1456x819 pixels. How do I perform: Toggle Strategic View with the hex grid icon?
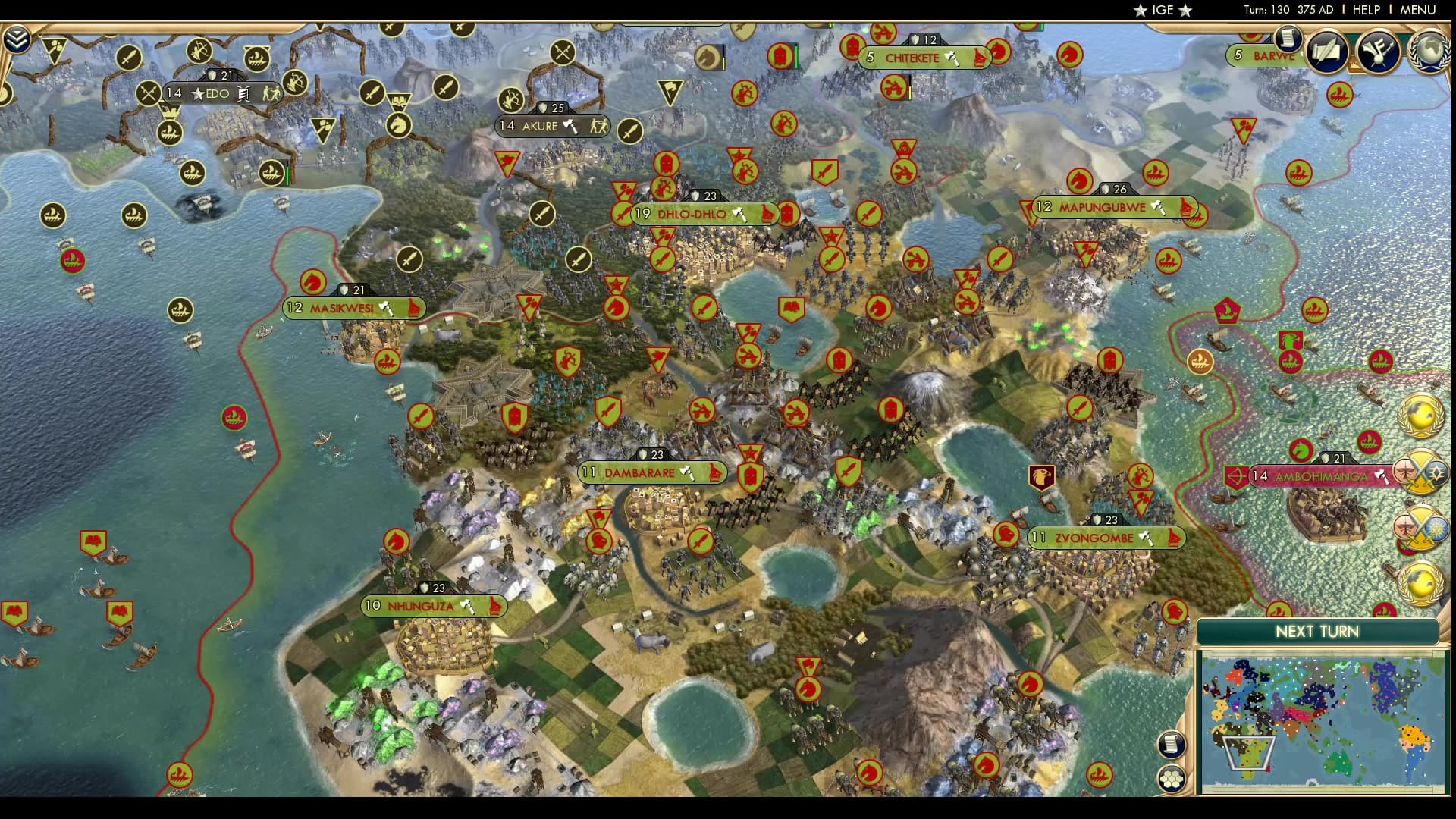click(x=1172, y=778)
